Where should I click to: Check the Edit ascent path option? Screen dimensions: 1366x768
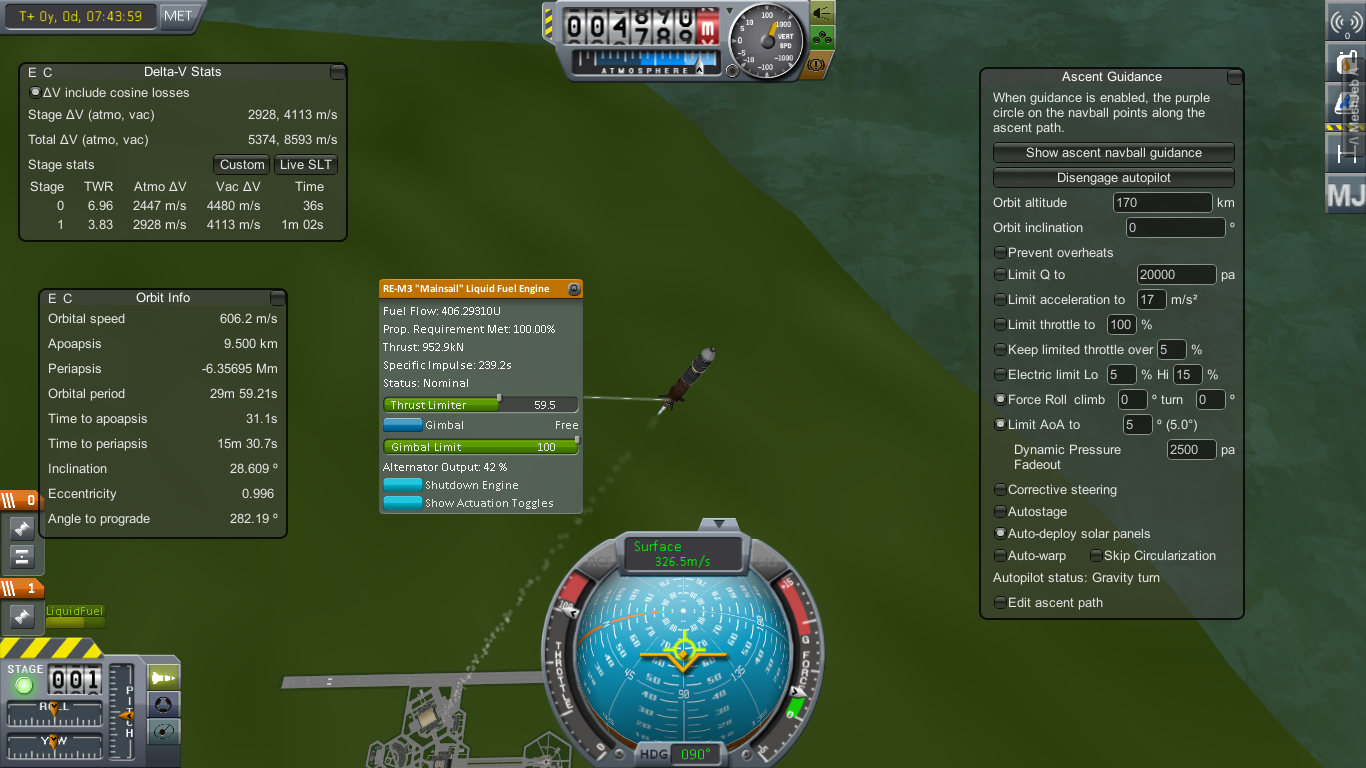[x=1000, y=603]
